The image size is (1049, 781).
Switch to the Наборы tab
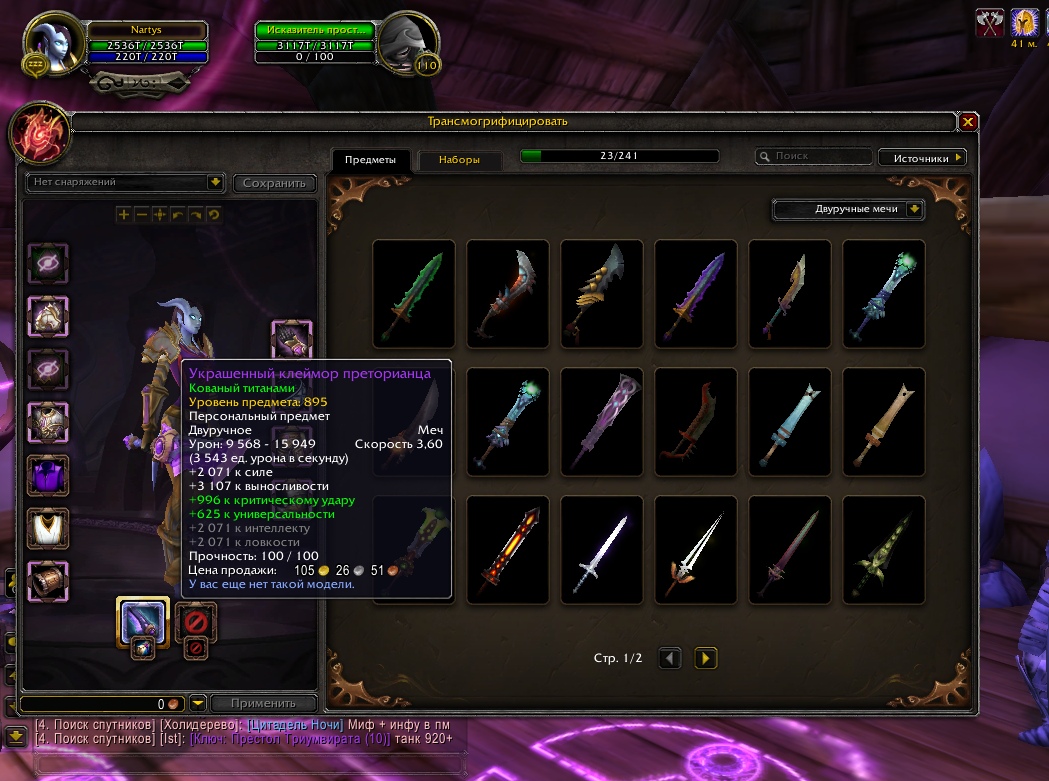(459, 160)
